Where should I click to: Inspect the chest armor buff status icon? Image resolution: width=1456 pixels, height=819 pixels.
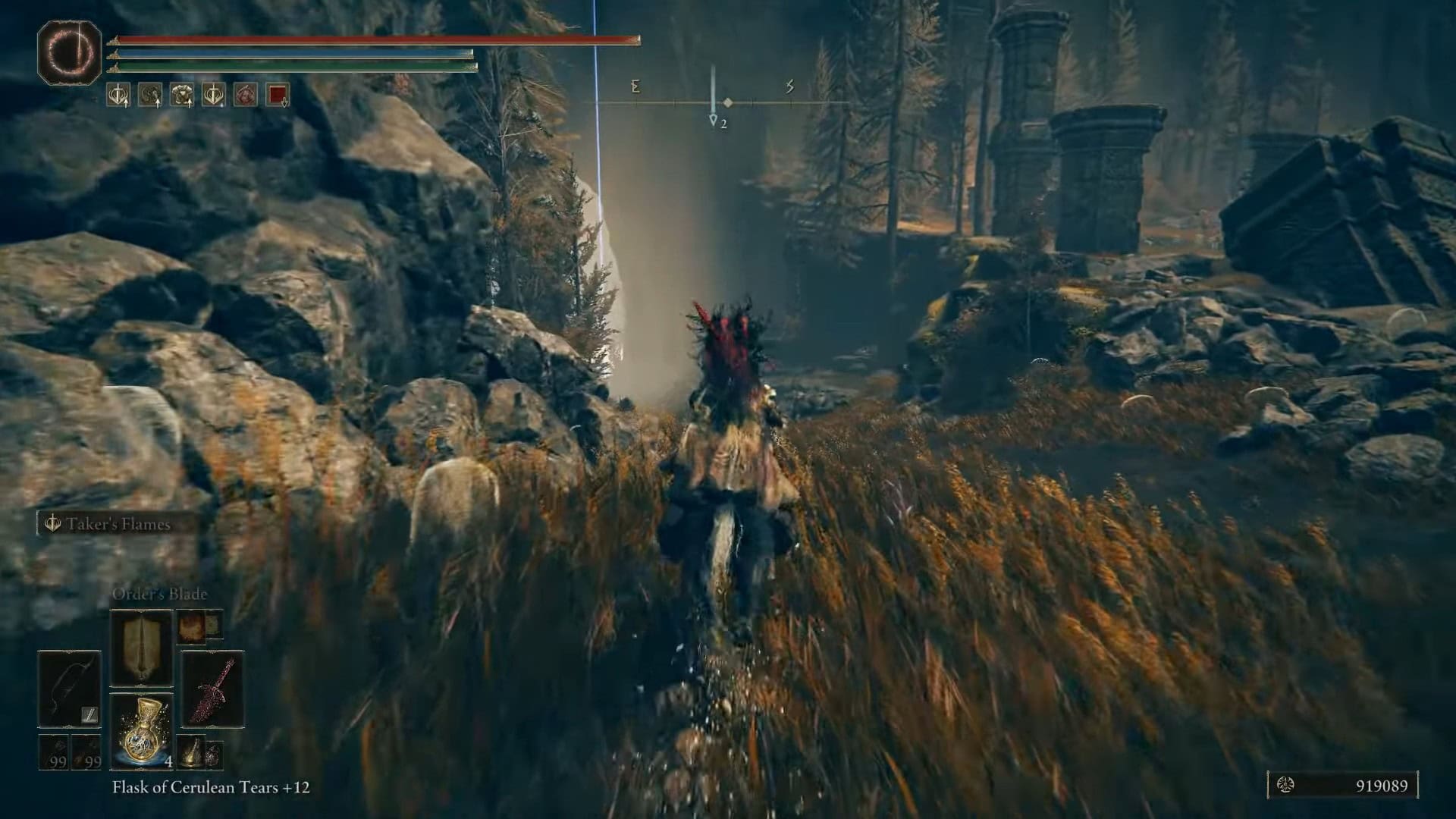[x=182, y=95]
